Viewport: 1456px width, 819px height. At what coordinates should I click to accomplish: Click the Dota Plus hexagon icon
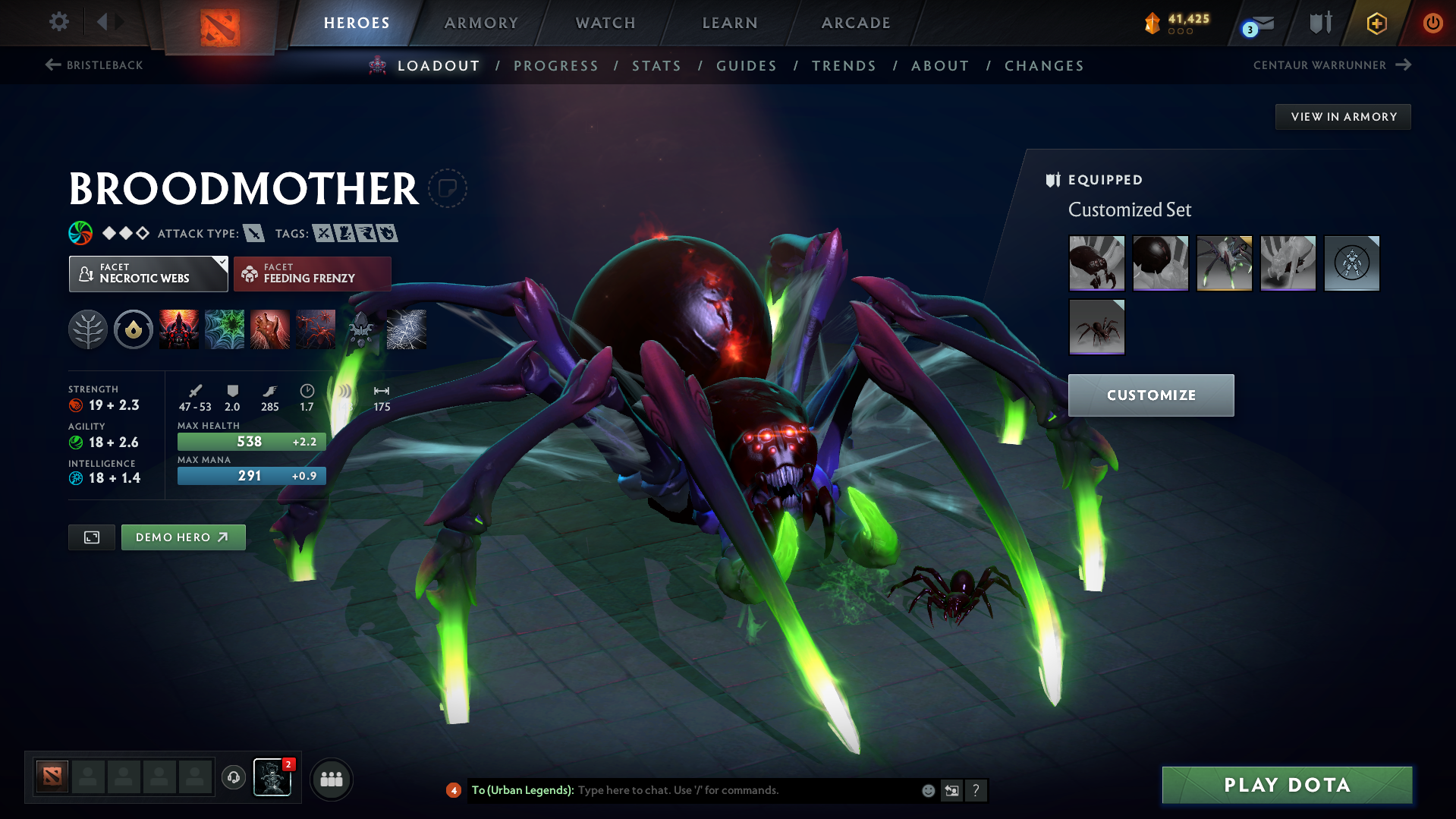[1376, 23]
